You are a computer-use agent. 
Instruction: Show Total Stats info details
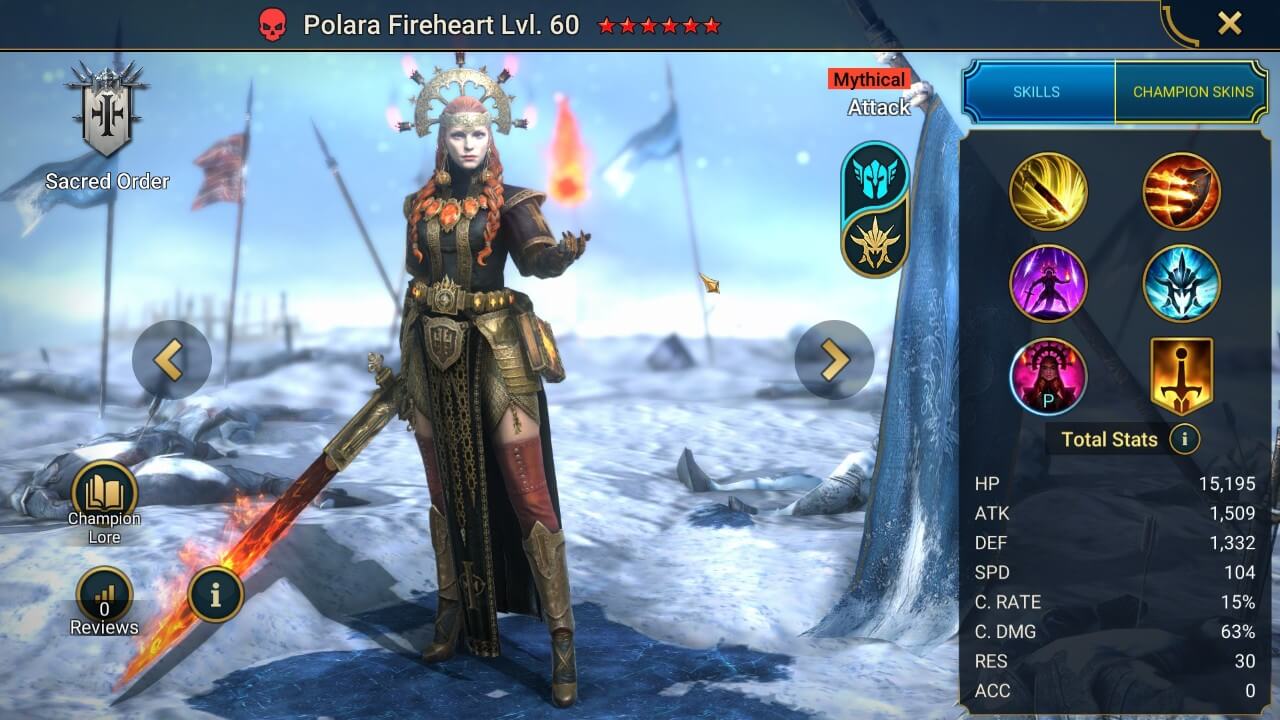click(x=1185, y=439)
